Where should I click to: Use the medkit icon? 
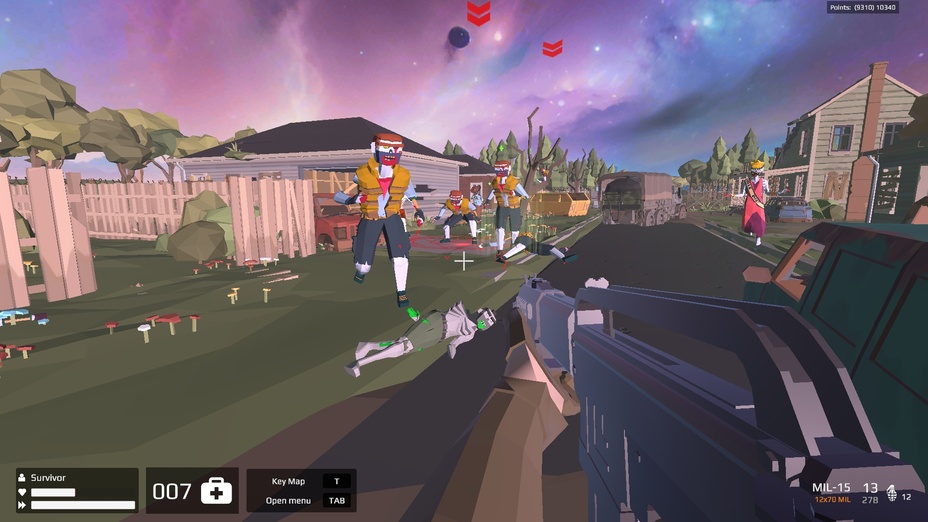coord(216,491)
